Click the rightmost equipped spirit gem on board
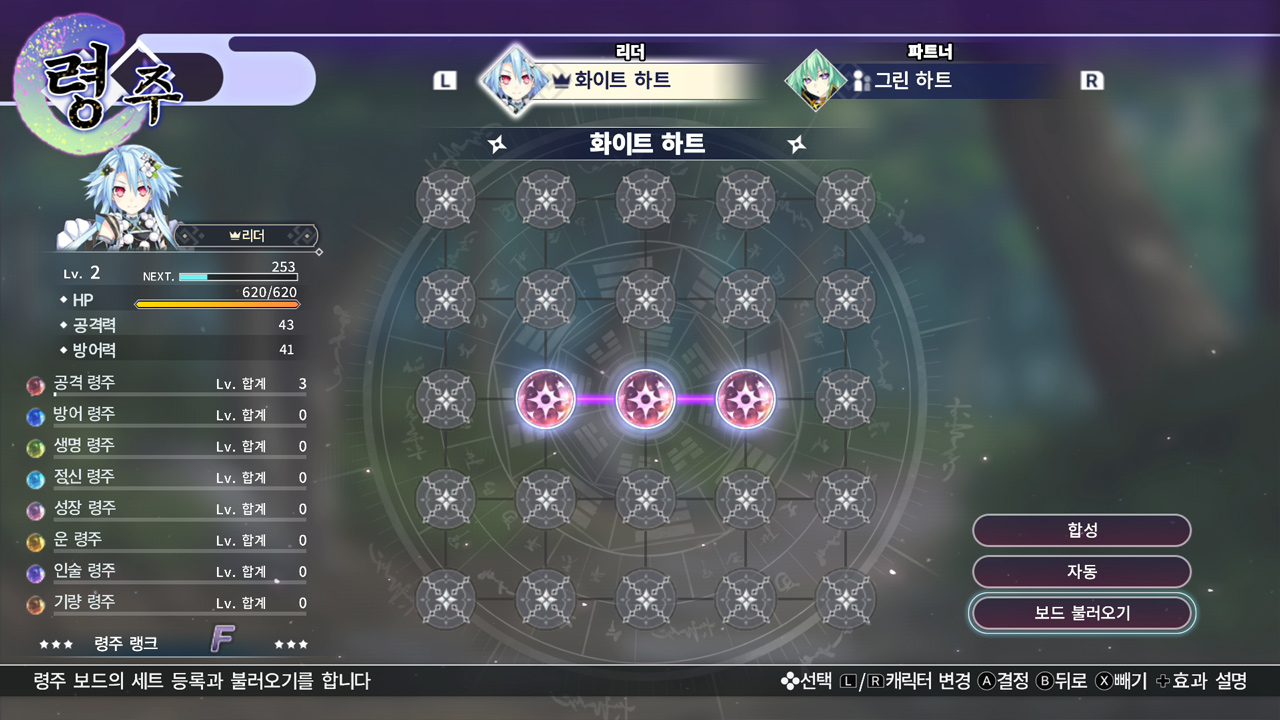 (x=744, y=397)
